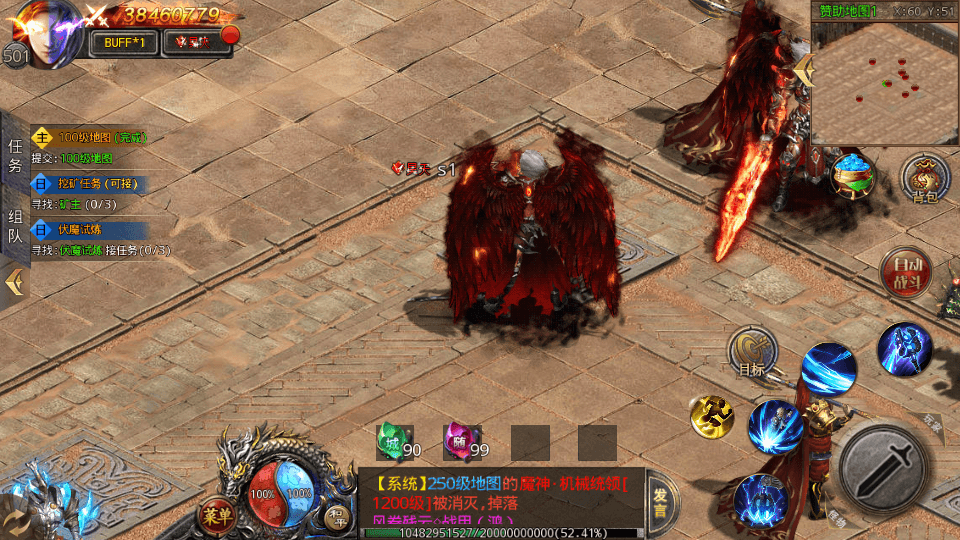Screen dimensions: 960x540
Task: Open the BUFF*1 button
Action: click(123, 42)
